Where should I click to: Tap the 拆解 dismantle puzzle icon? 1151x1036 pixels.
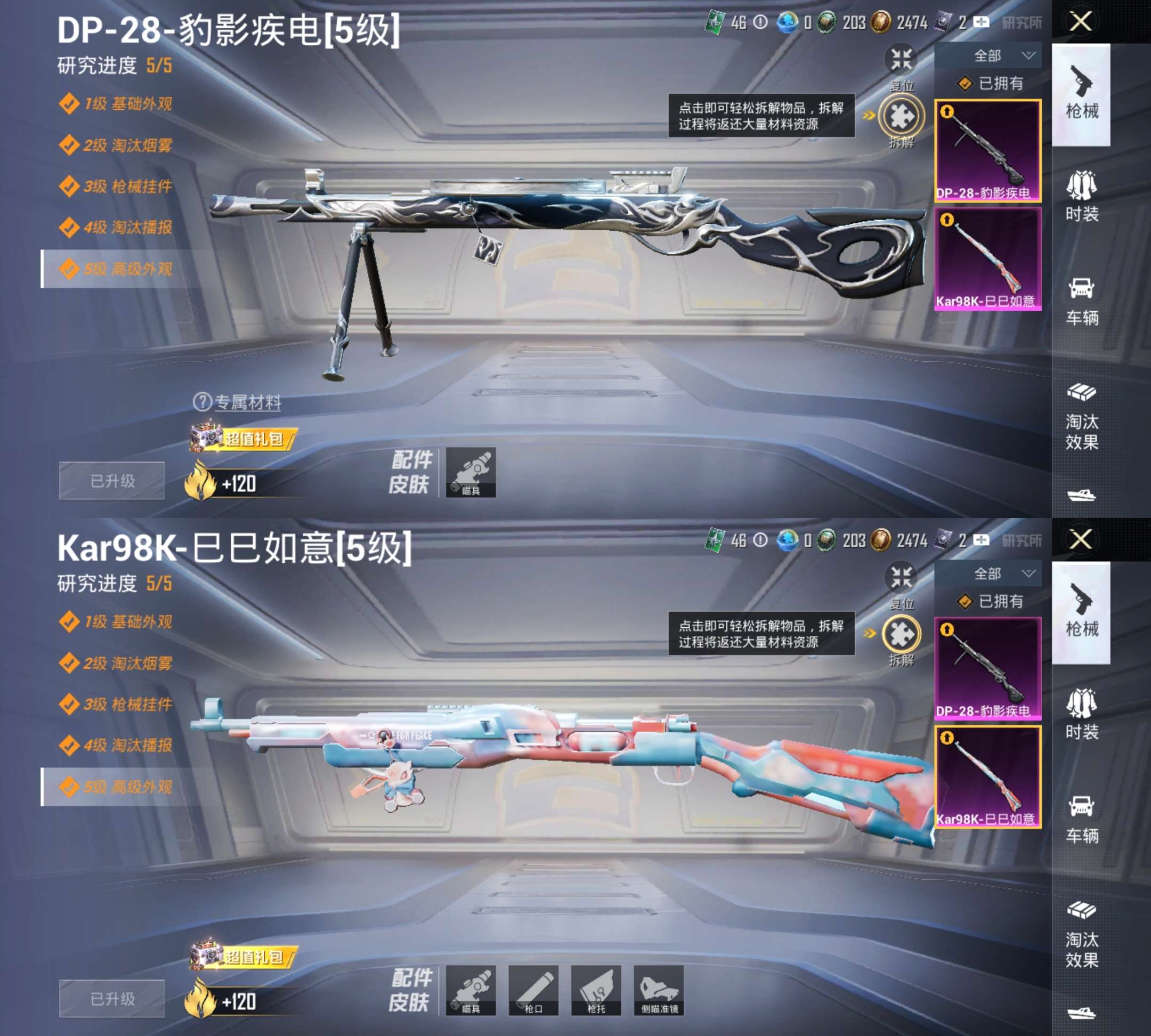(901, 116)
